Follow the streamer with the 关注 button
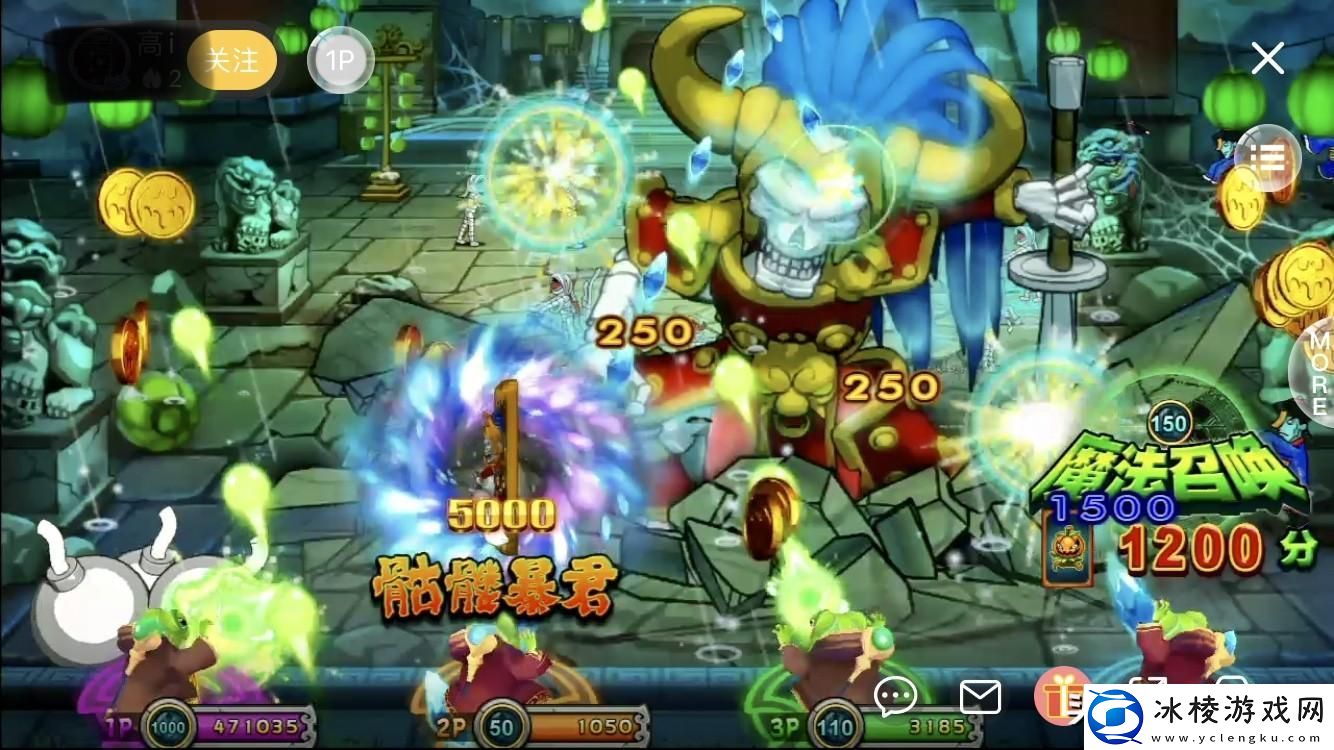1334x750 pixels. coord(231,60)
